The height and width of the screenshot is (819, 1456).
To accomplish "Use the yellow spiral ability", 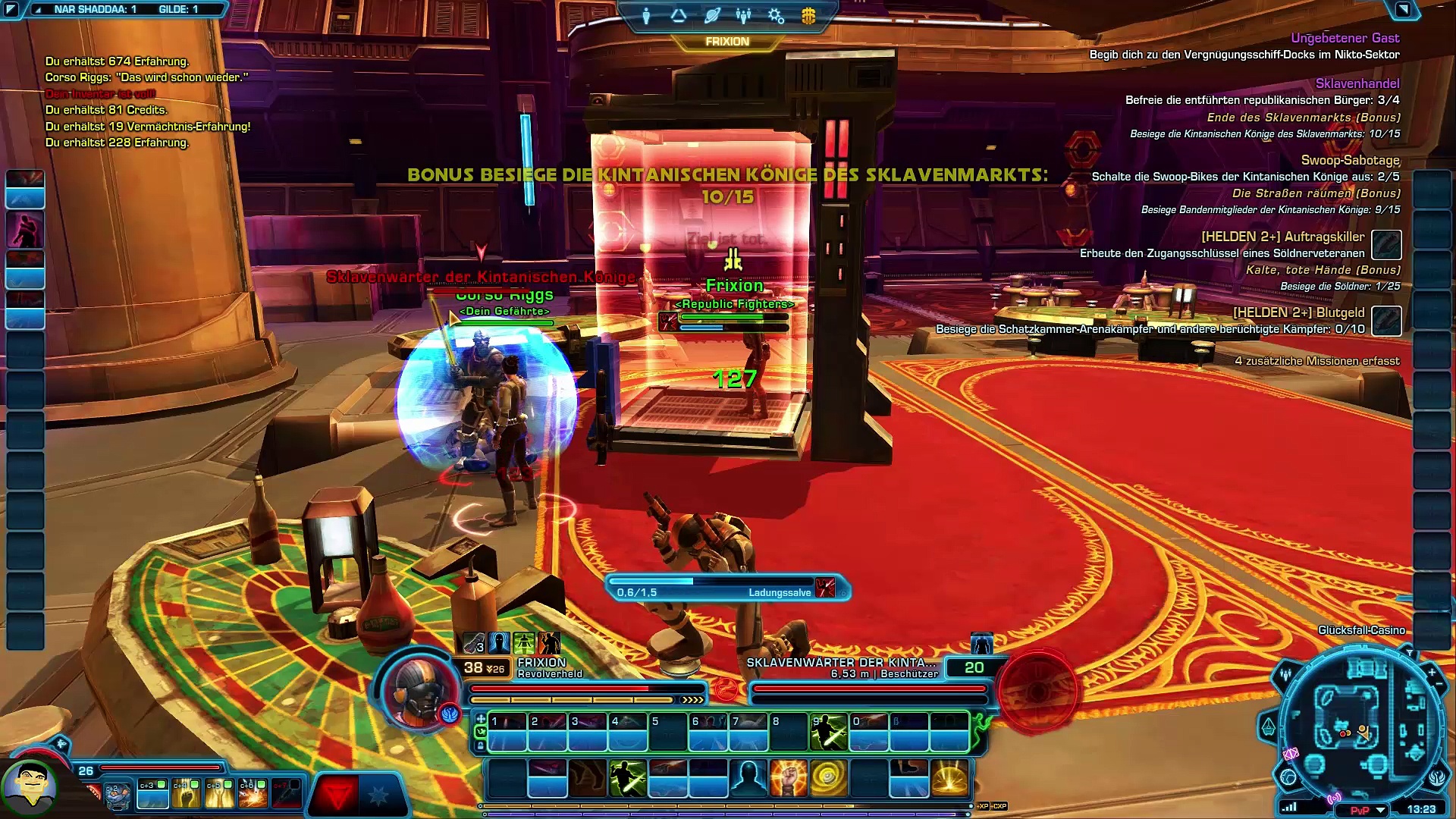I will pos(828,779).
